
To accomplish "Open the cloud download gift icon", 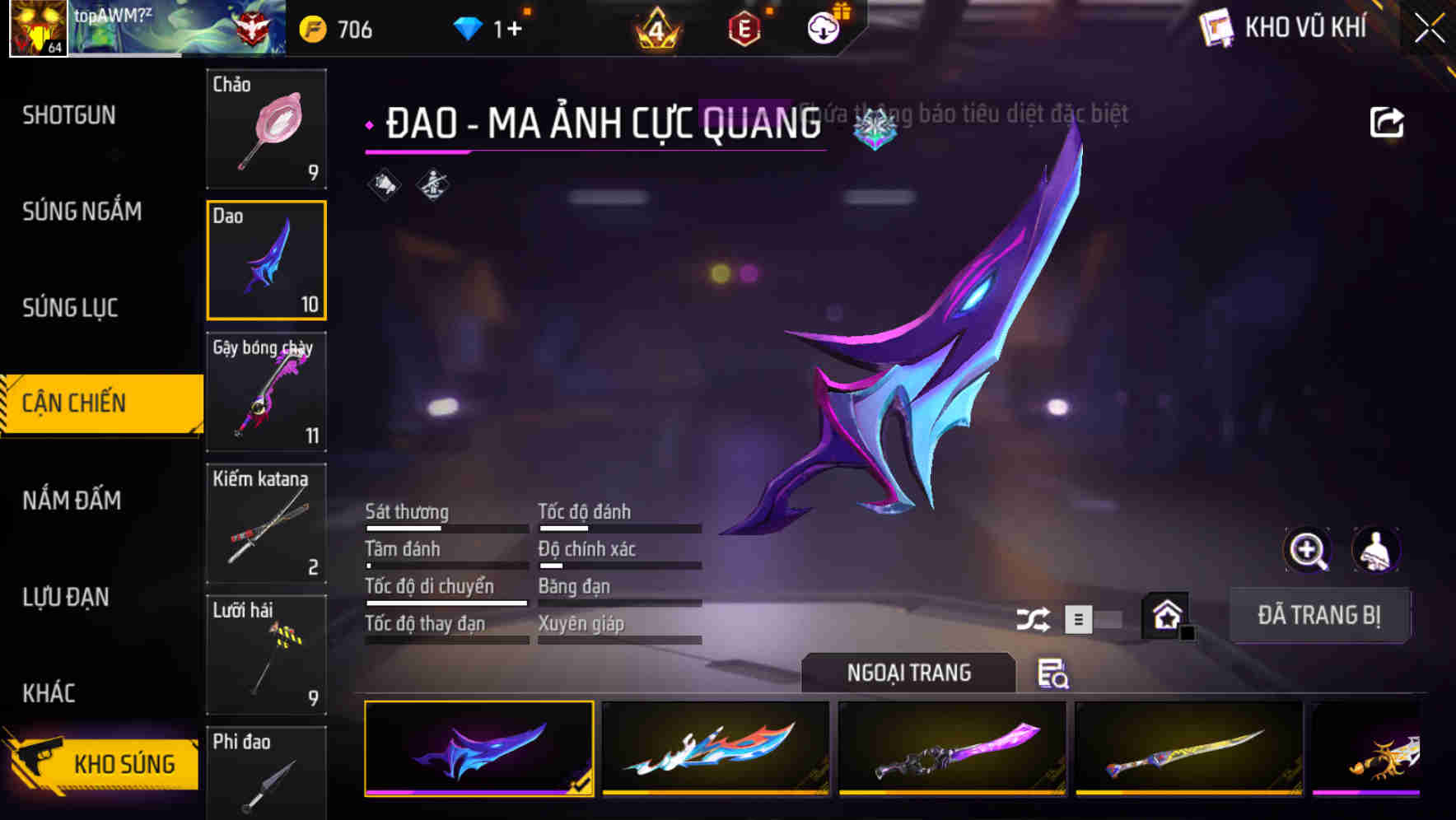I will click(x=822, y=27).
